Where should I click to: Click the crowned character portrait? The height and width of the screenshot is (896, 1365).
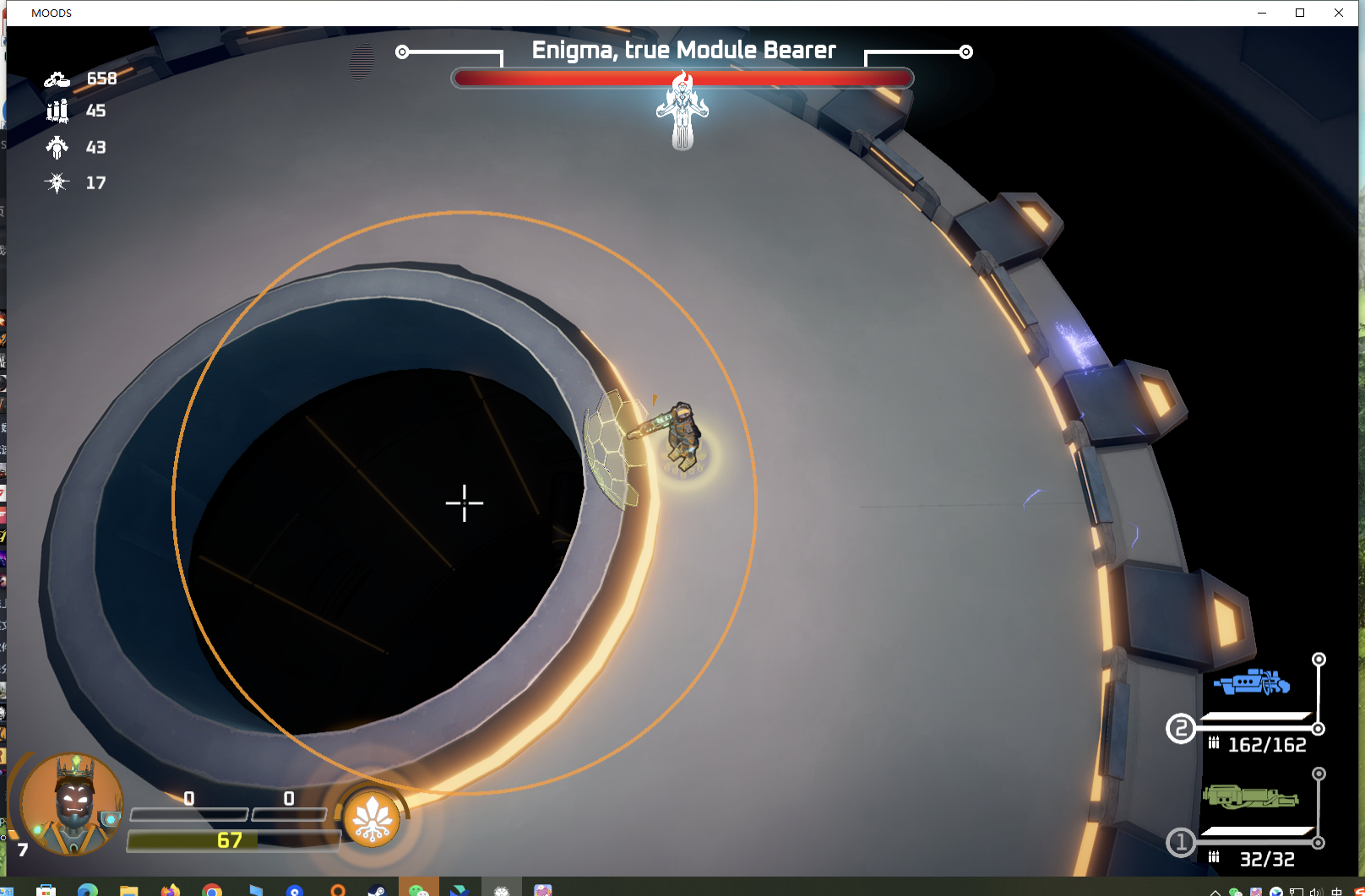[73, 803]
